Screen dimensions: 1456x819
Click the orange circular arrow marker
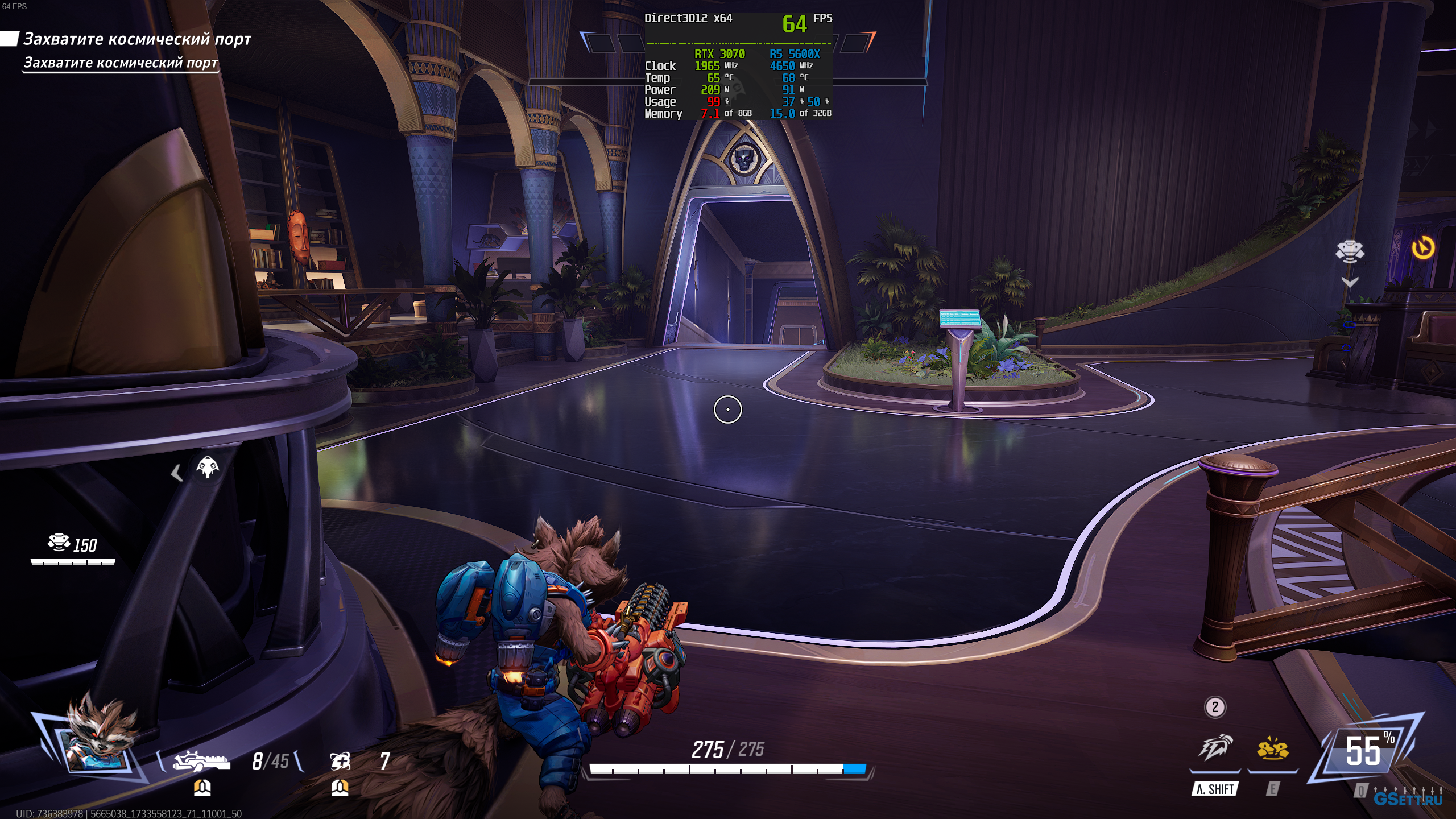pyautogui.click(x=1423, y=248)
